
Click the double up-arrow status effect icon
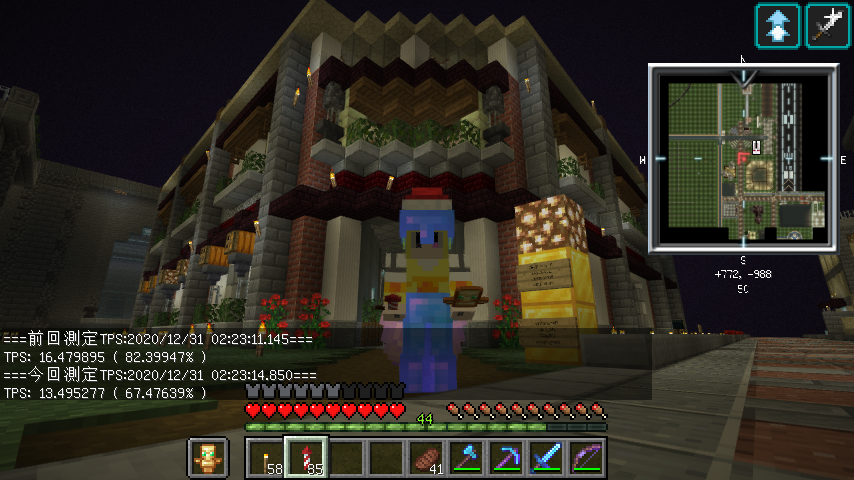(x=778, y=25)
